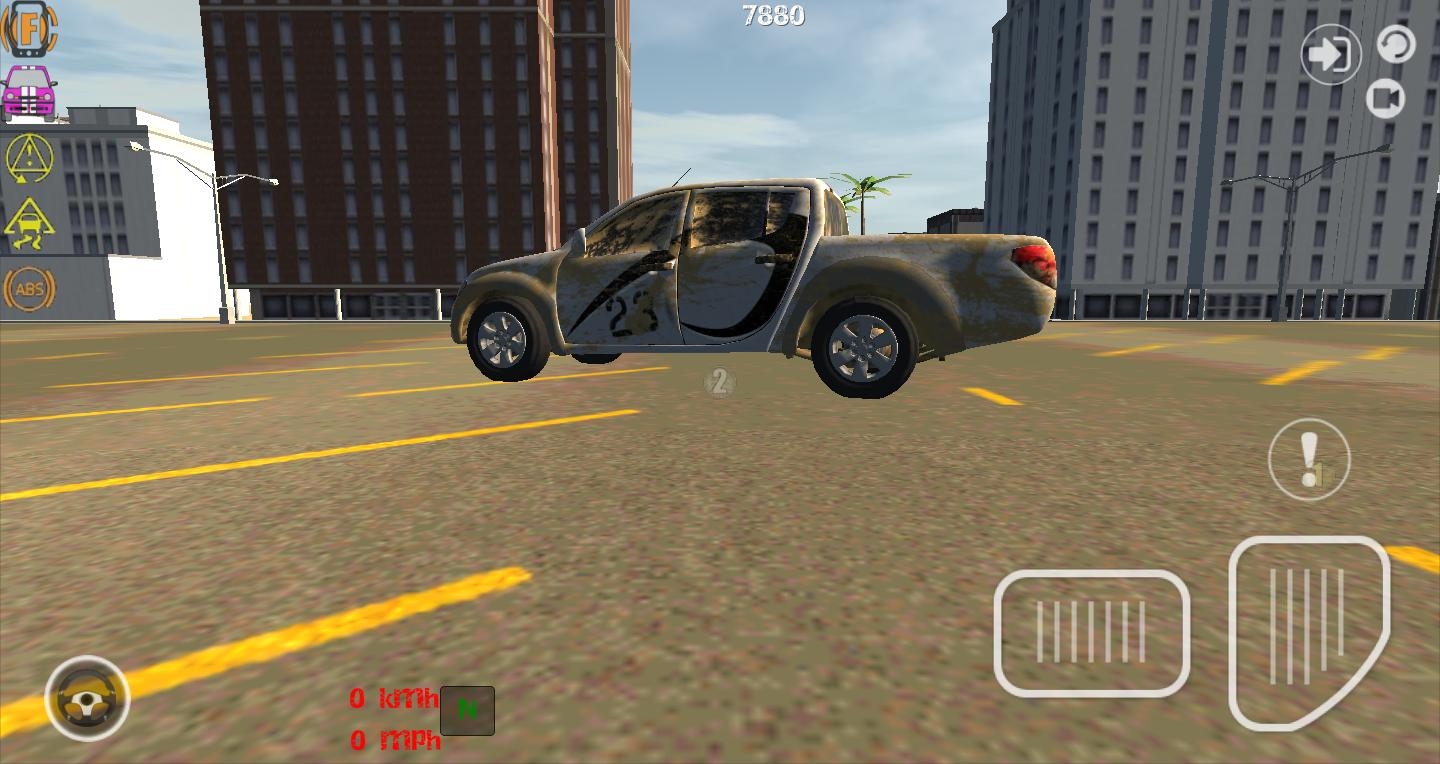Click the green N gear indicator
1440x764 pixels.
(466, 710)
